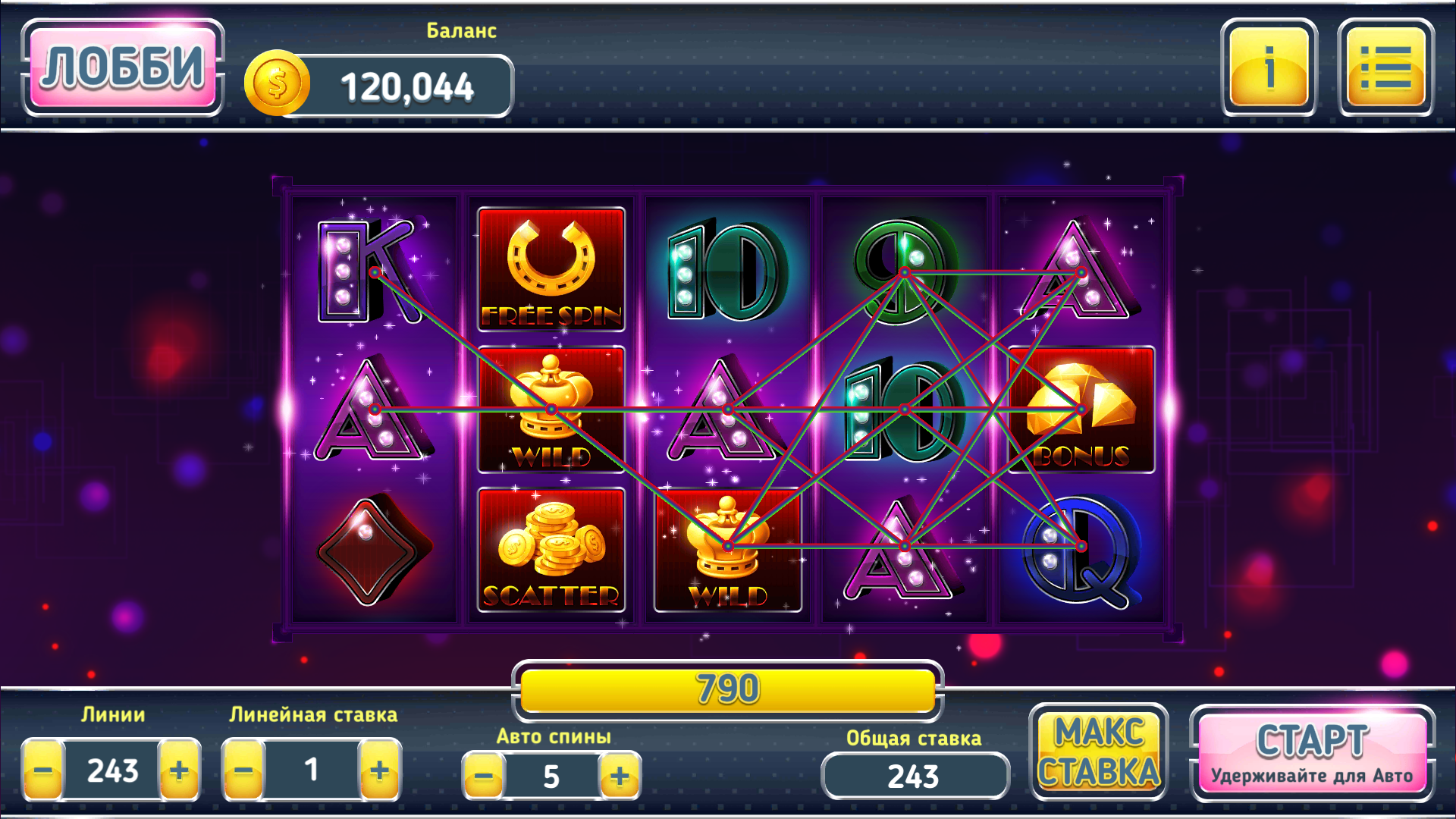Click the Общая ставка field showing 243
The image size is (1456, 819).
tap(915, 776)
